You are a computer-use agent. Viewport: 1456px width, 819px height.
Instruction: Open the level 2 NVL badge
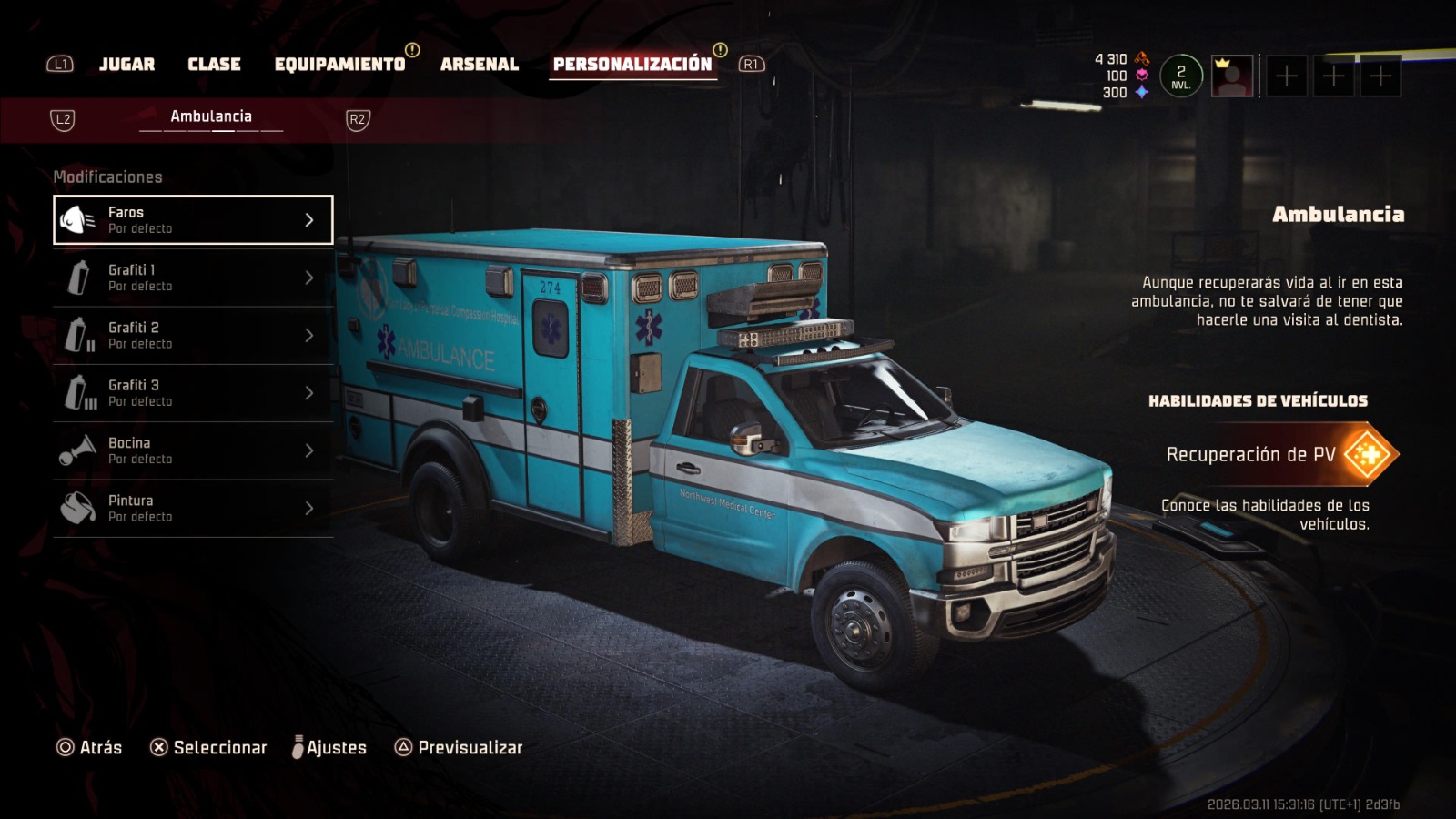click(x=1180, y=76)
